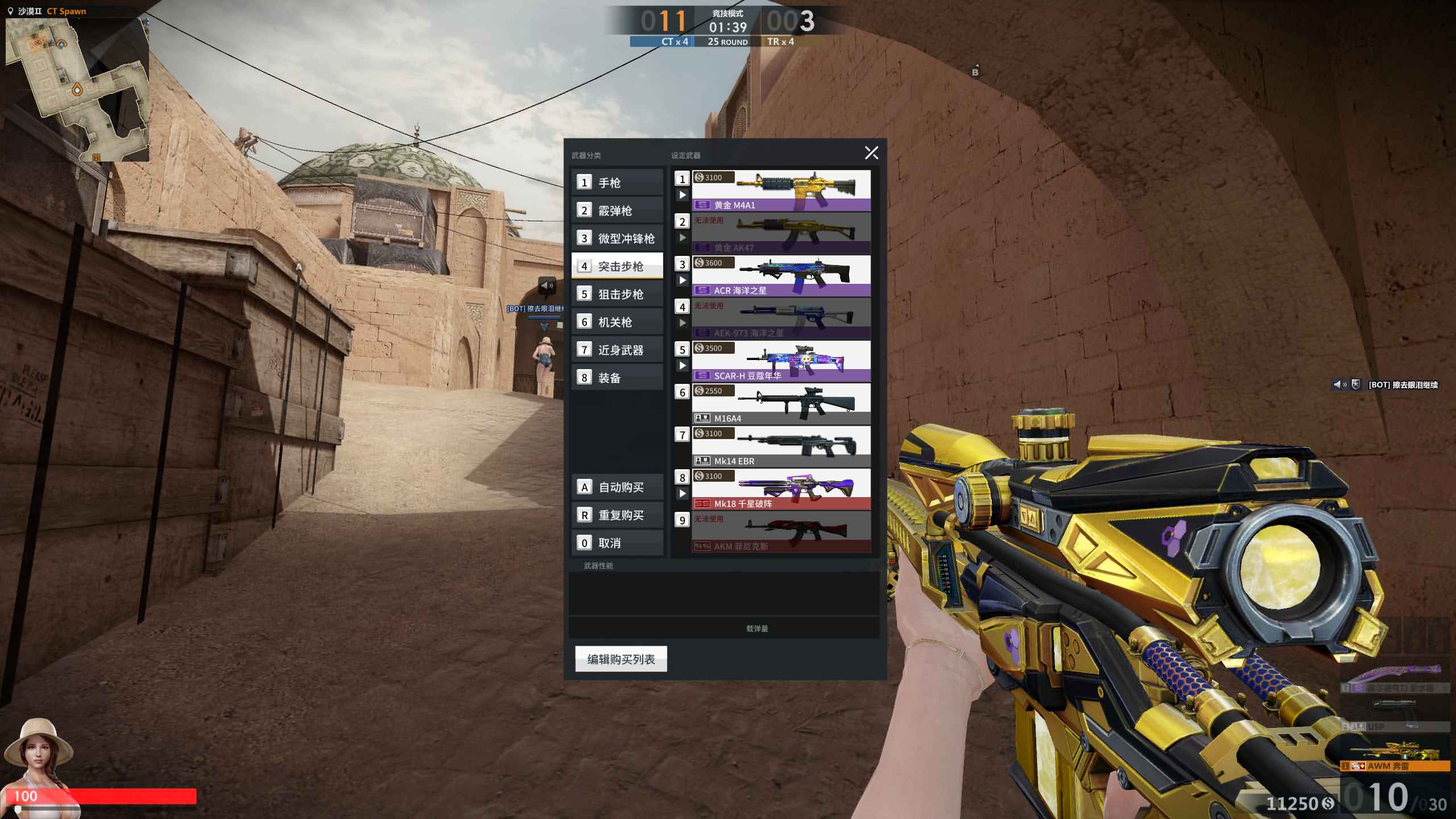1456x819 pixels.
Task: Open 编辑购买列表 edit buy list
Action: click(x=621, y=659)
